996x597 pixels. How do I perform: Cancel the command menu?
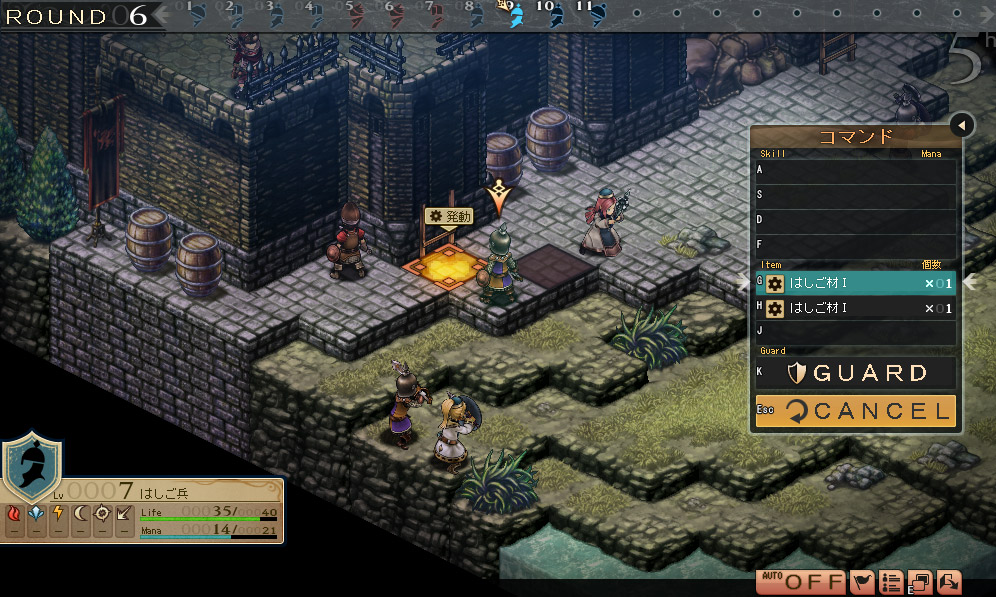[856, 410]
